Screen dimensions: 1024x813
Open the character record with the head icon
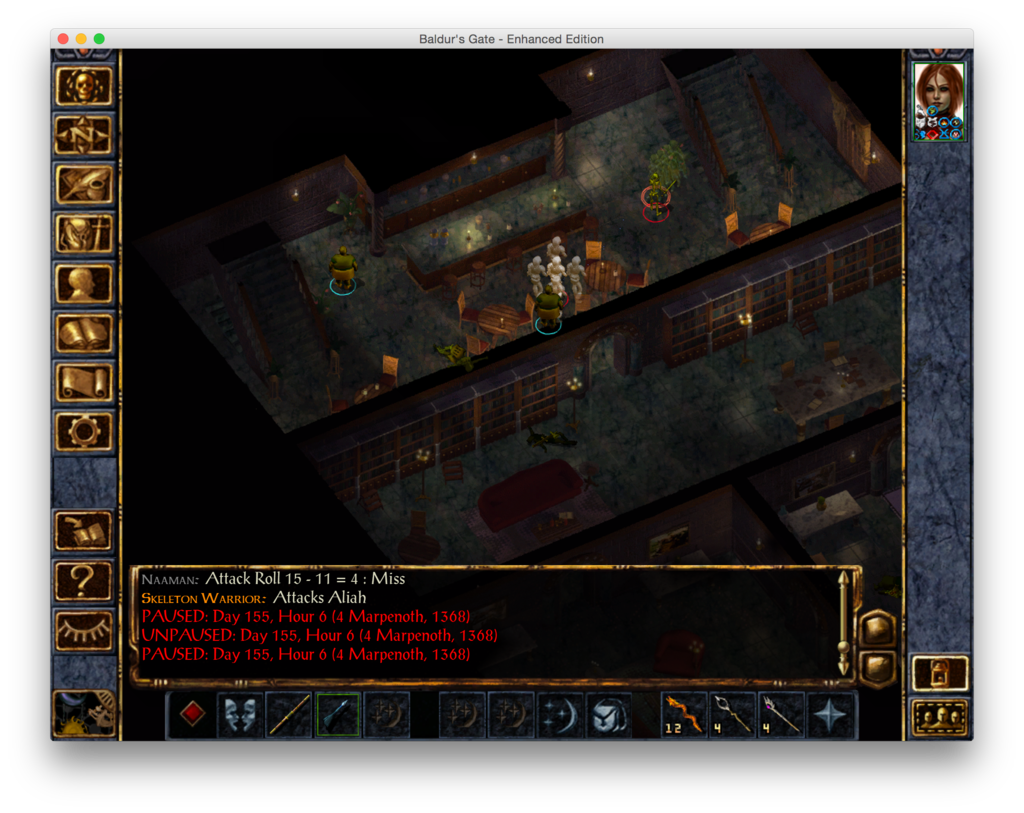coord(84,283)
